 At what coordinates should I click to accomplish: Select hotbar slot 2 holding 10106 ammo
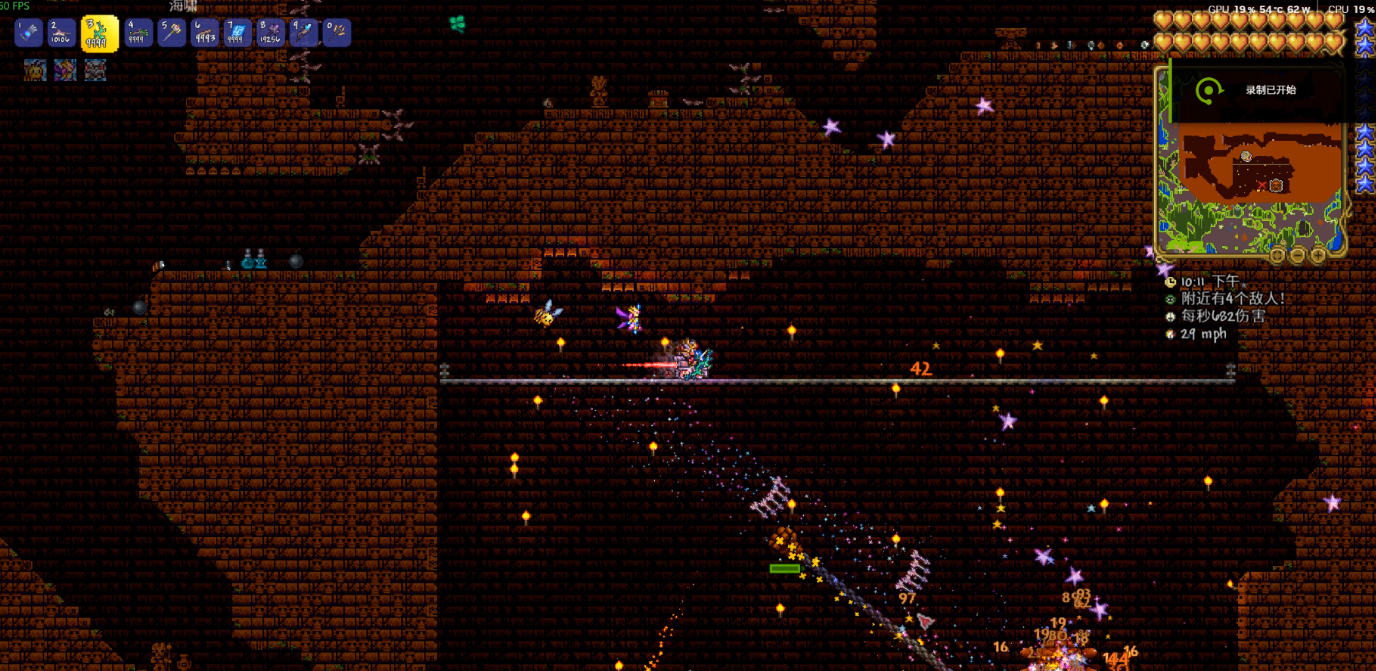coord(62,33)
